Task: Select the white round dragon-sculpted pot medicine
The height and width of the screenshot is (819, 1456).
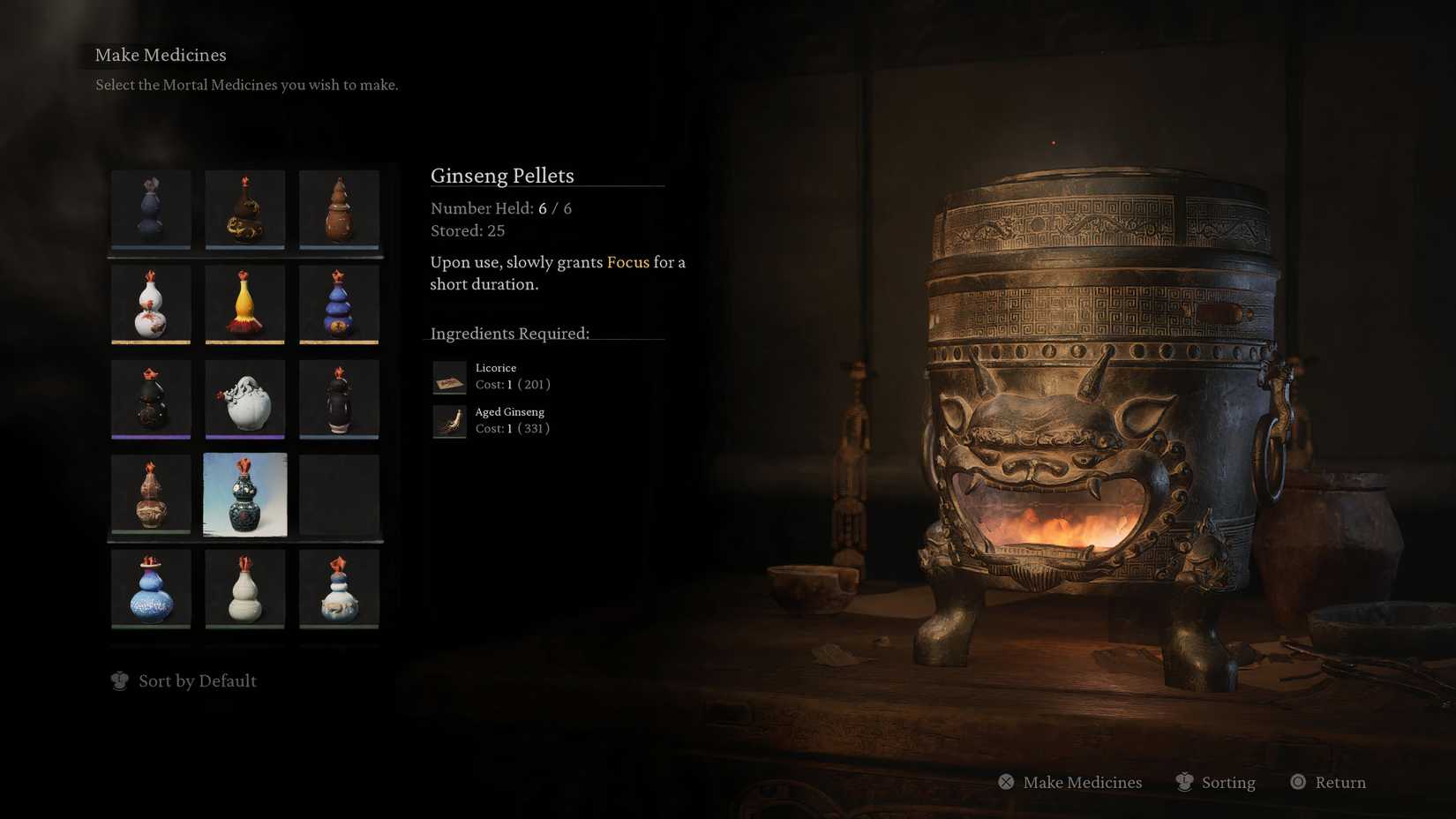Action: [x=244, y=400]
